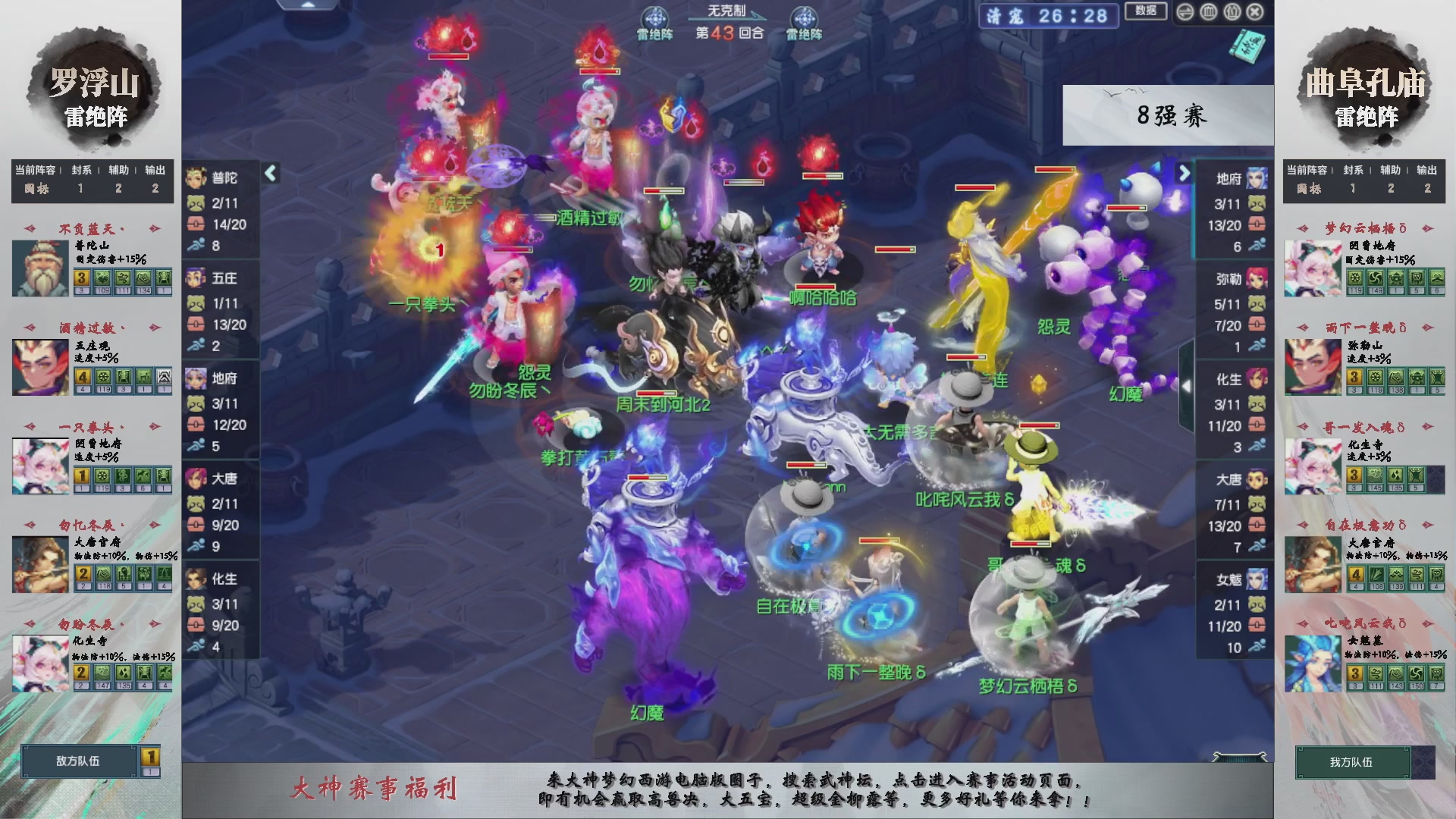Collapse the left roster with the left-pointing chevron
This screenshot has width=1456, height=819.
click(x=269, y=173)
